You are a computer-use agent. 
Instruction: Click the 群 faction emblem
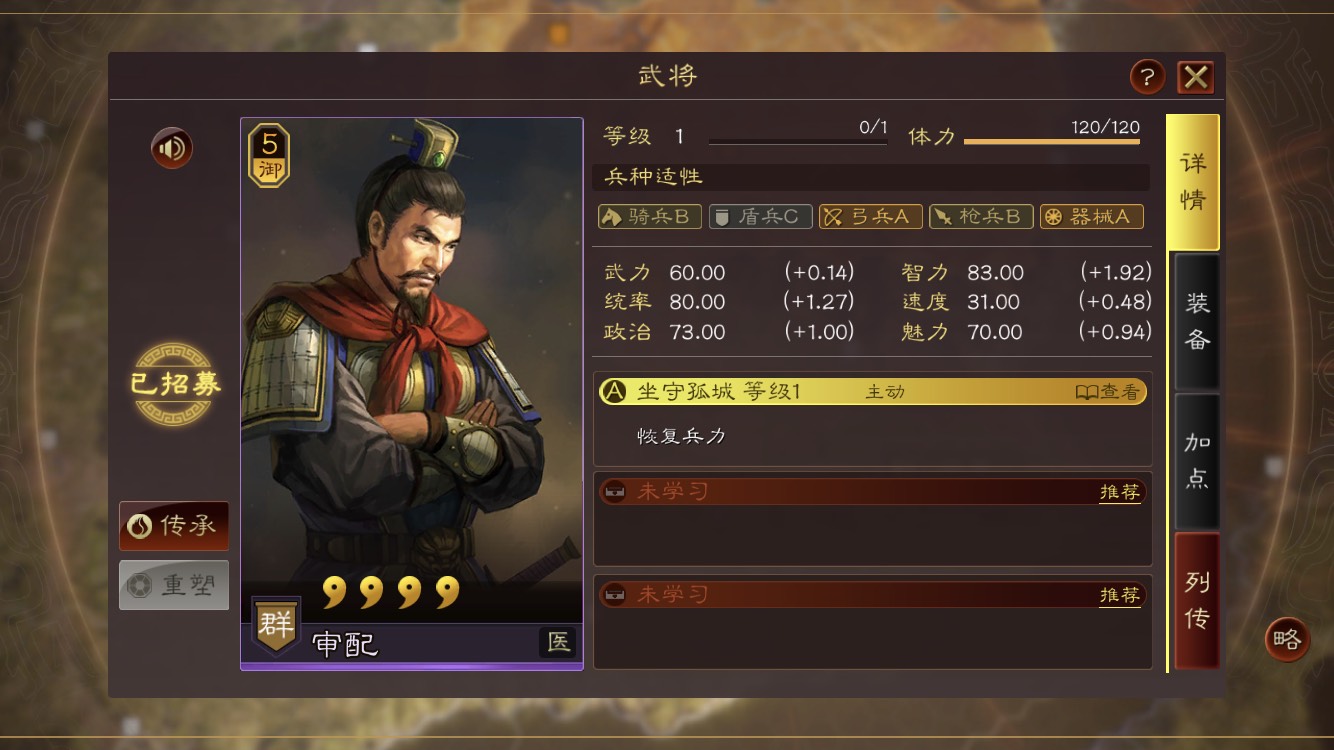(x=275, y=625)
